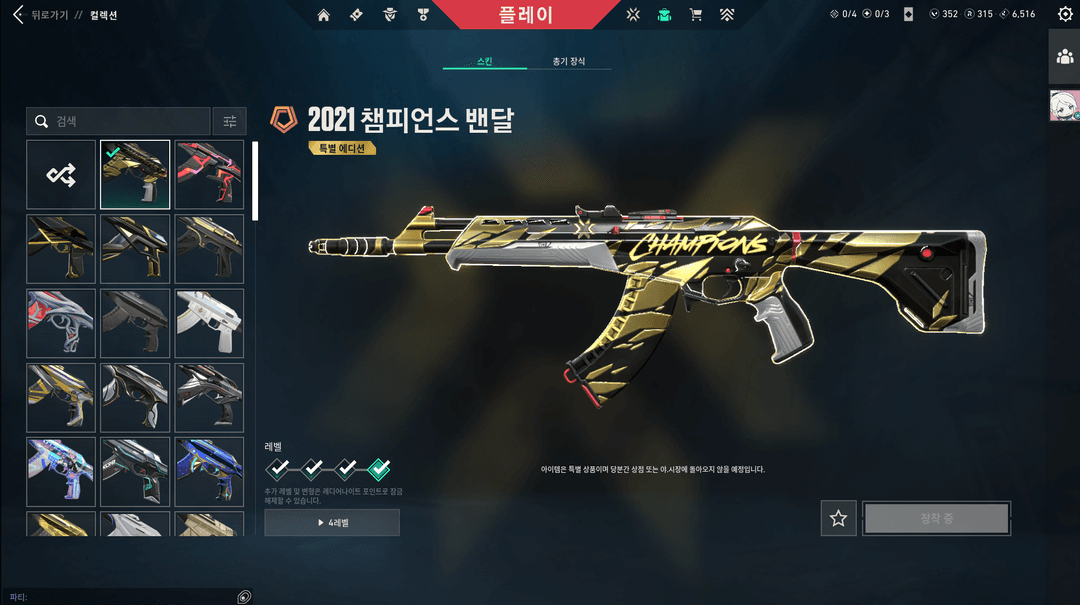Open the skin filter options button
Screen dimensions: 1080x605
[x=230, y=121]
